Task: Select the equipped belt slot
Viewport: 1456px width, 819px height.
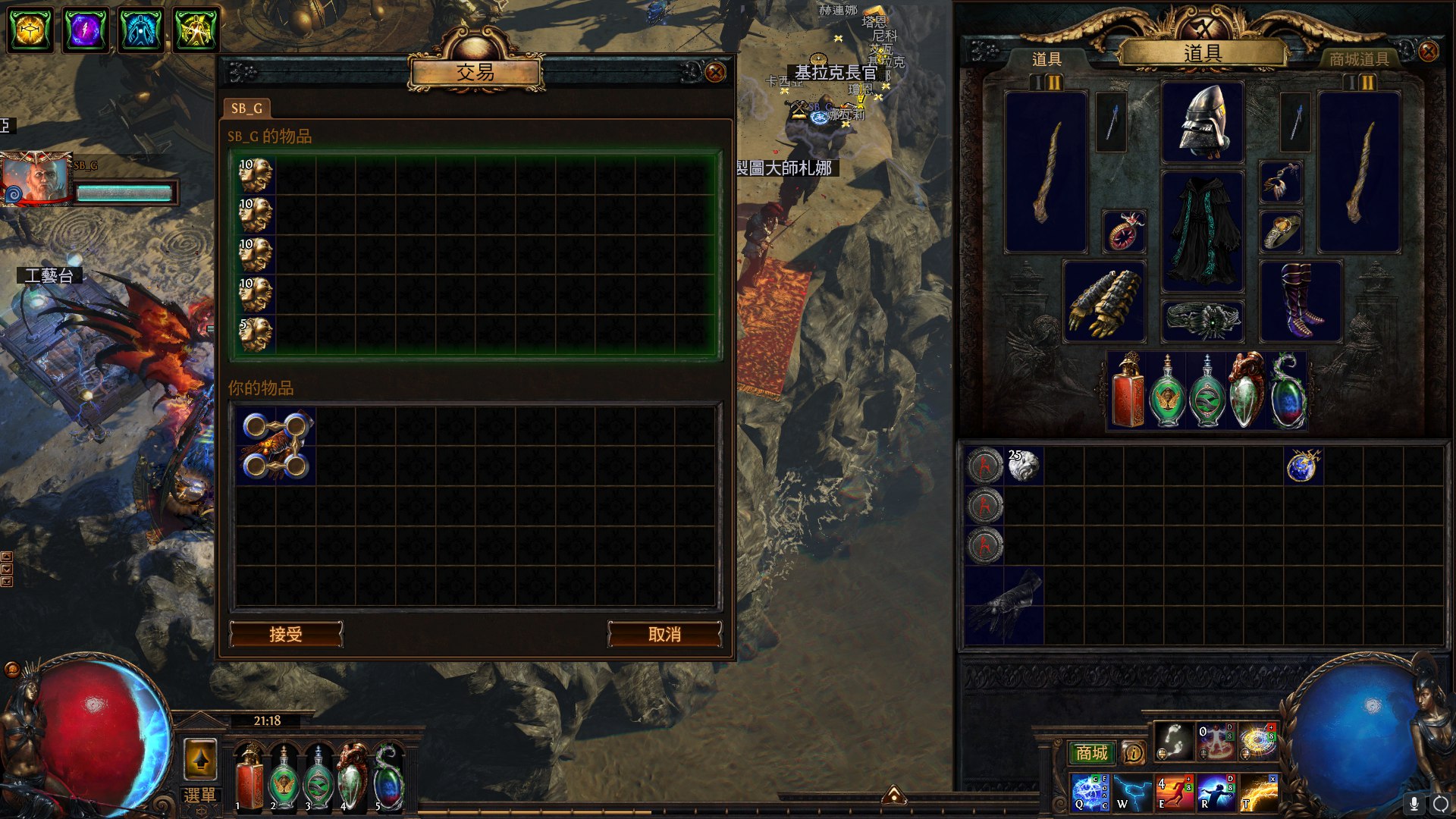Action: (1203, 321)
